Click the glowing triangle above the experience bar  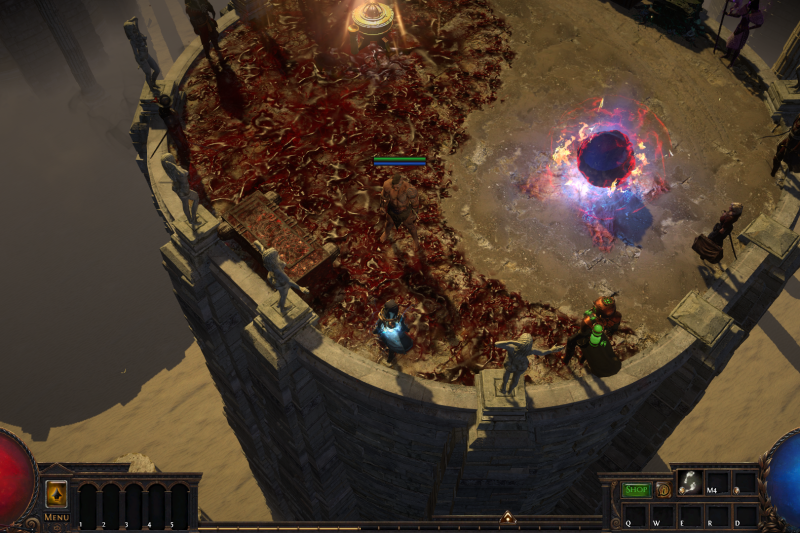[x=507, y=517]
